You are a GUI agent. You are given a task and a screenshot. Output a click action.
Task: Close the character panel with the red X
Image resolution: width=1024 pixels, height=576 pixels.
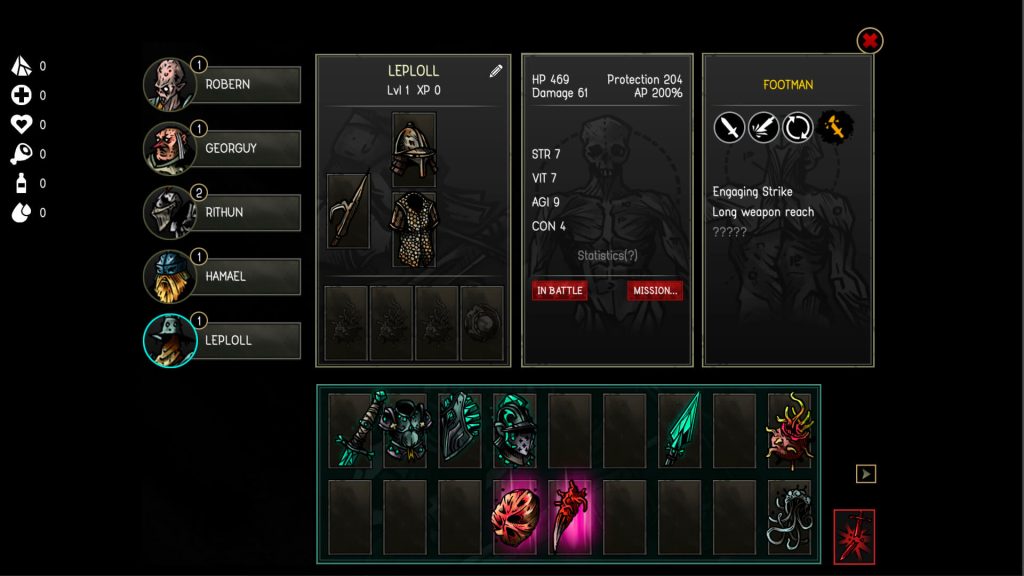[870, 41]
